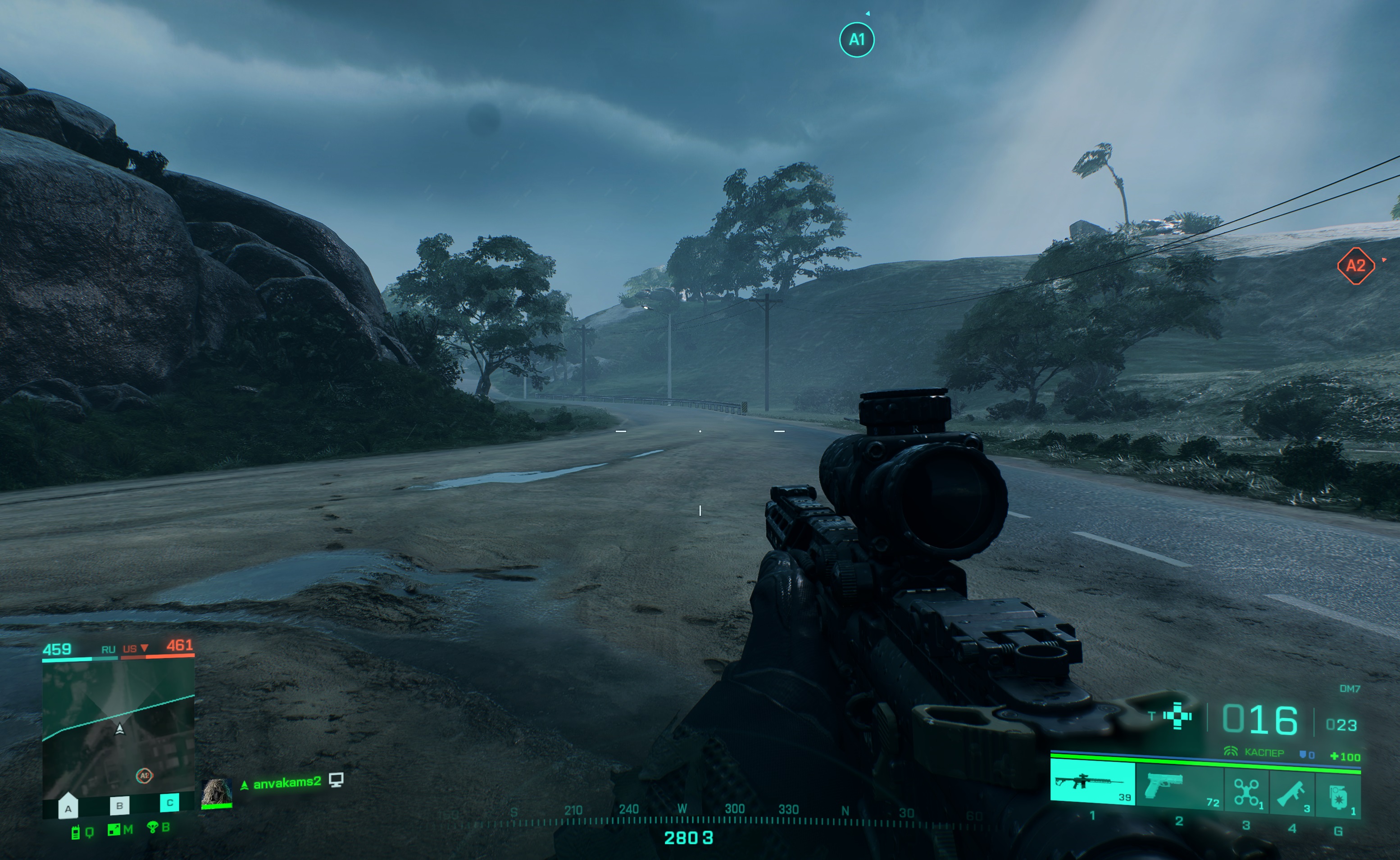Select sector A flag indicator below the minimap
The image size is (1400, 860).
click(68, 807)
